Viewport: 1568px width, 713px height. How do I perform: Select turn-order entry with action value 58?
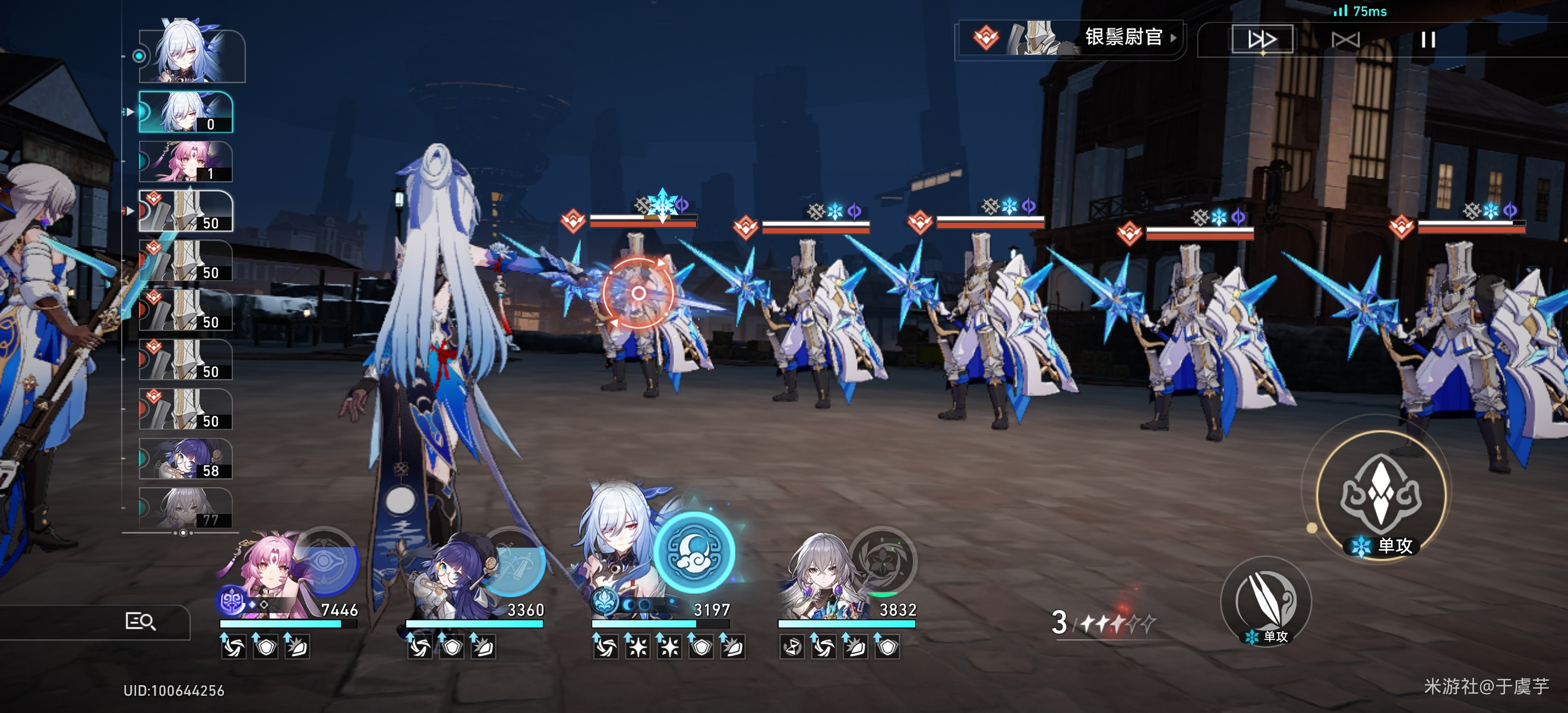tap(186, 459)
